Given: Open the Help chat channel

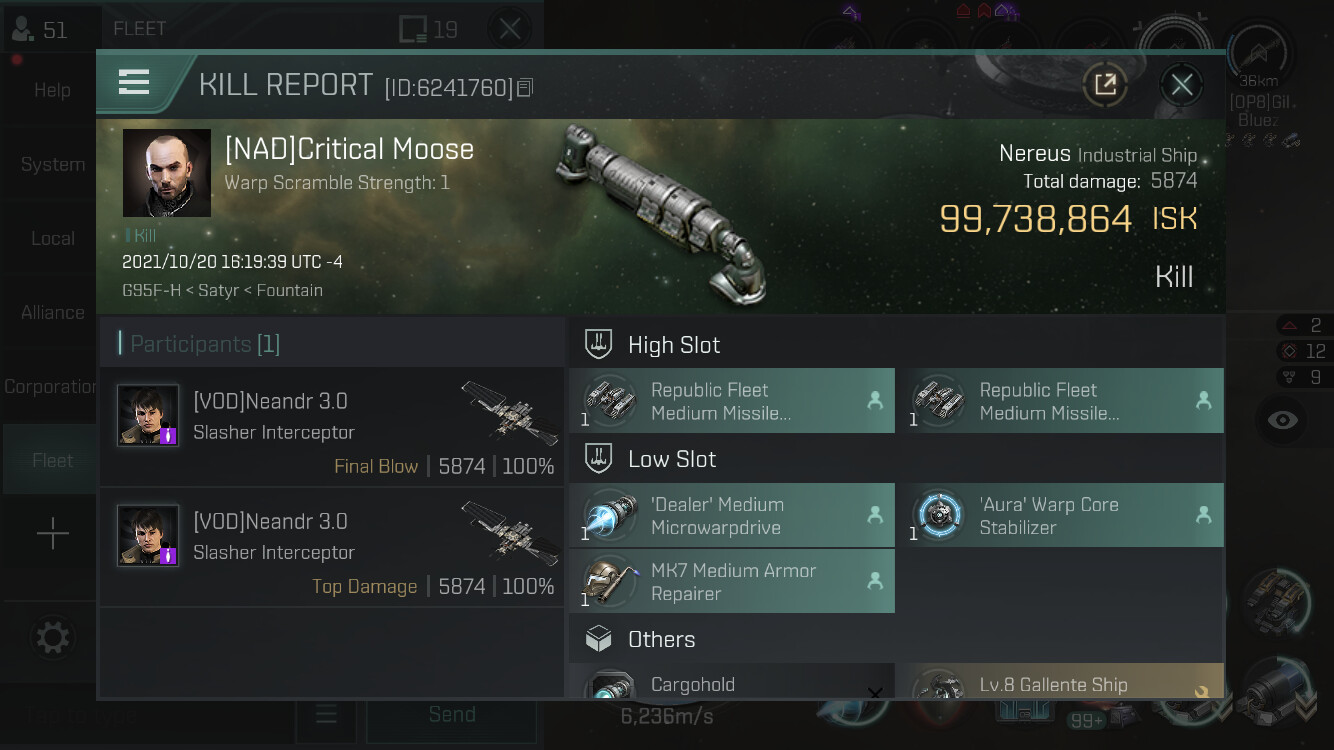Looking at the screenshot, I should (x=52, y=90).
